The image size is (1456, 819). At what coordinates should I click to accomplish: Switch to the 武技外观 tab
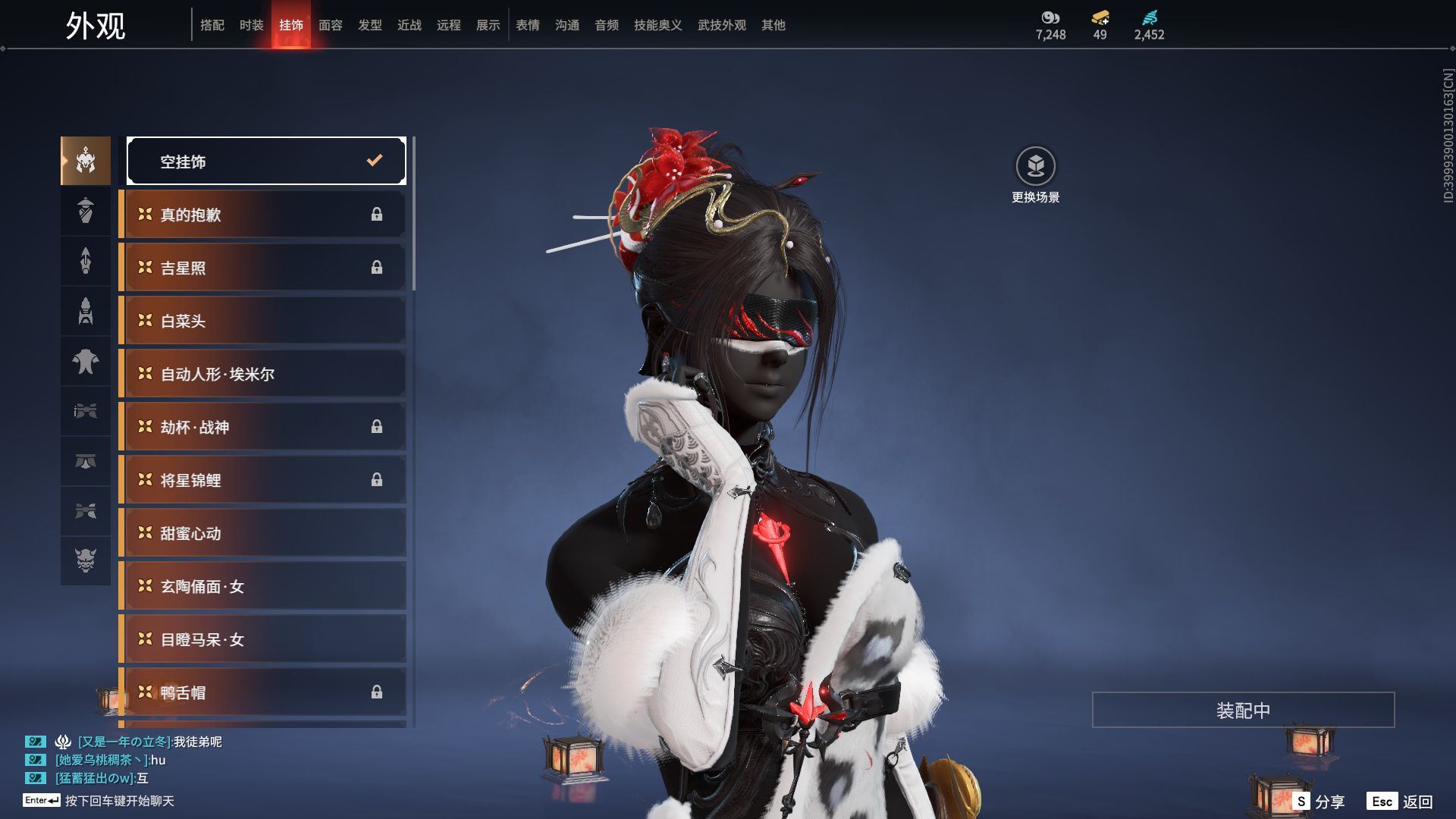(721, 25)
